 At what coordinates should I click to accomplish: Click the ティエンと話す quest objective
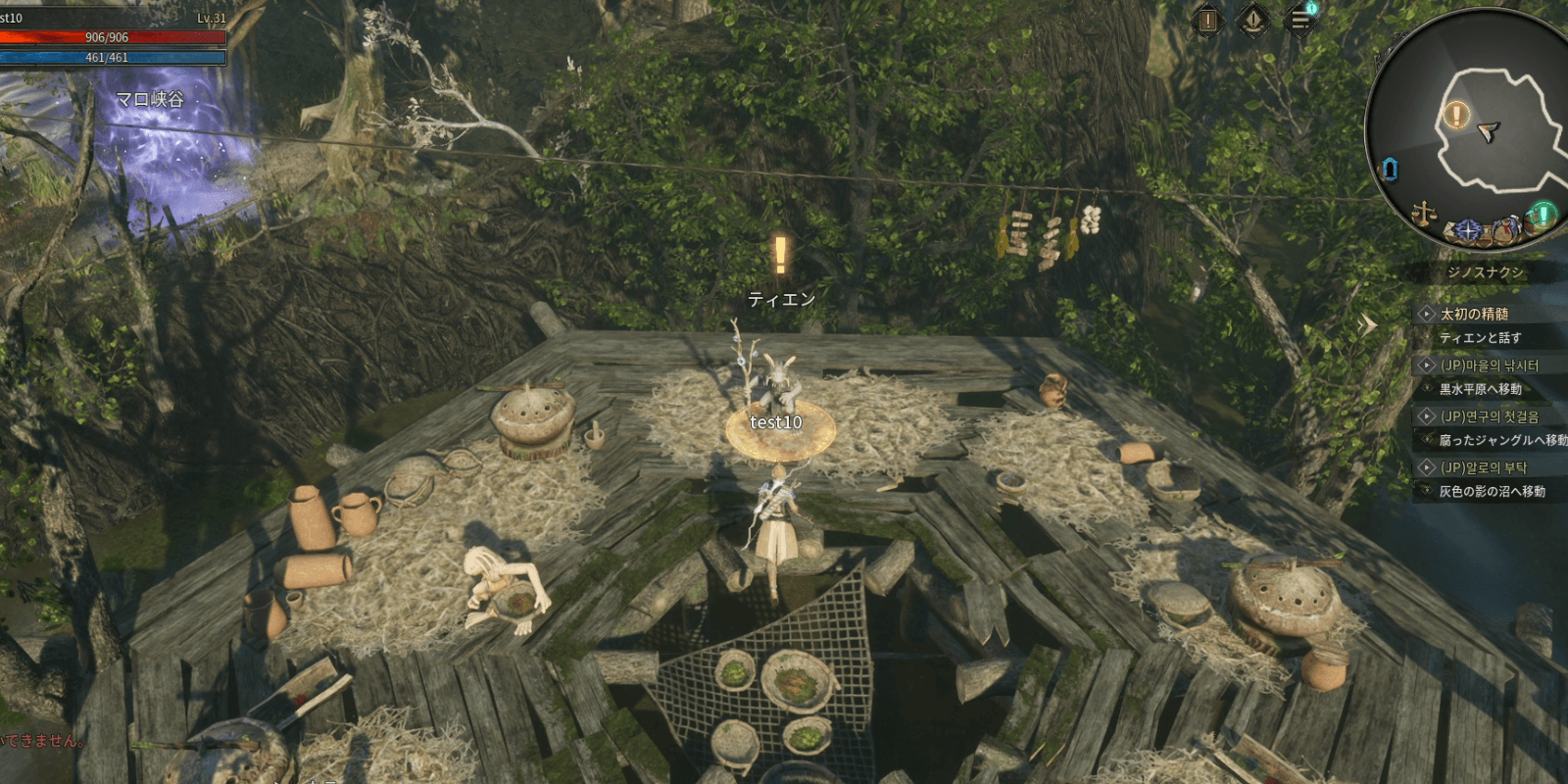[x=1480, y=338]
